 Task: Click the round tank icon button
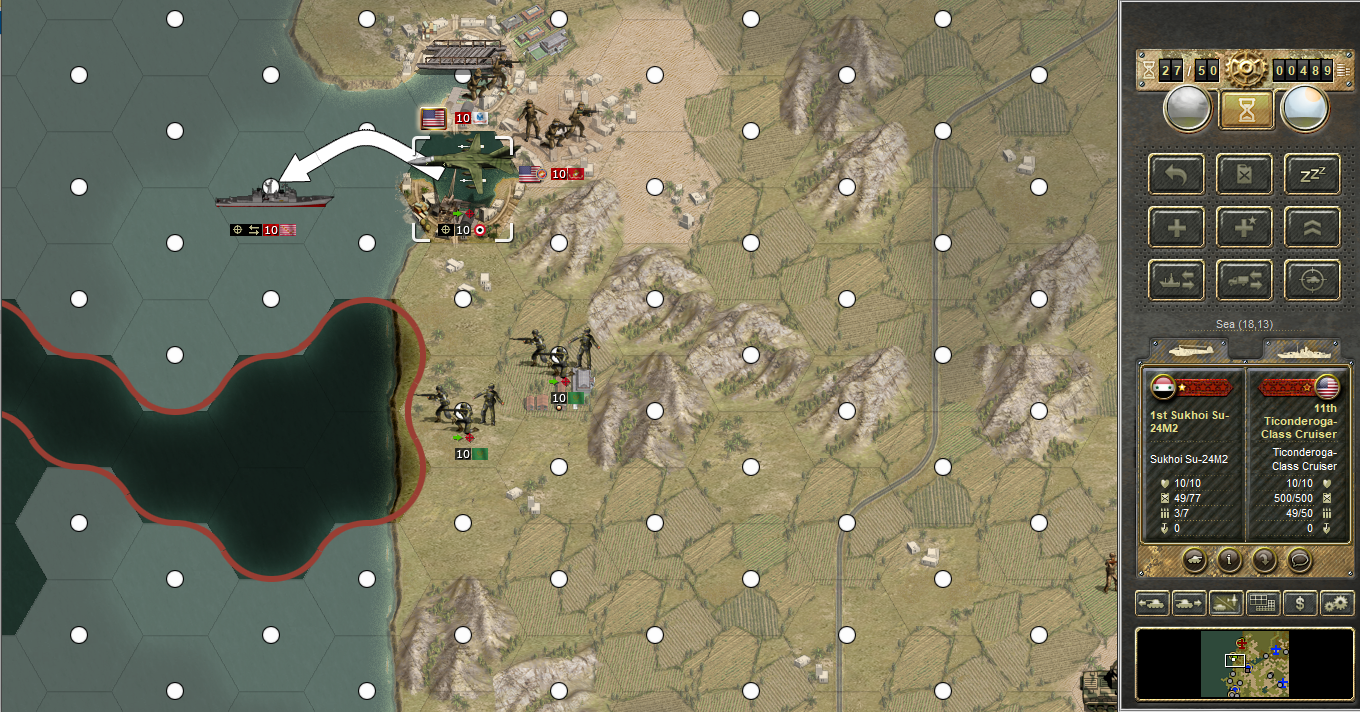(1195, 559)
